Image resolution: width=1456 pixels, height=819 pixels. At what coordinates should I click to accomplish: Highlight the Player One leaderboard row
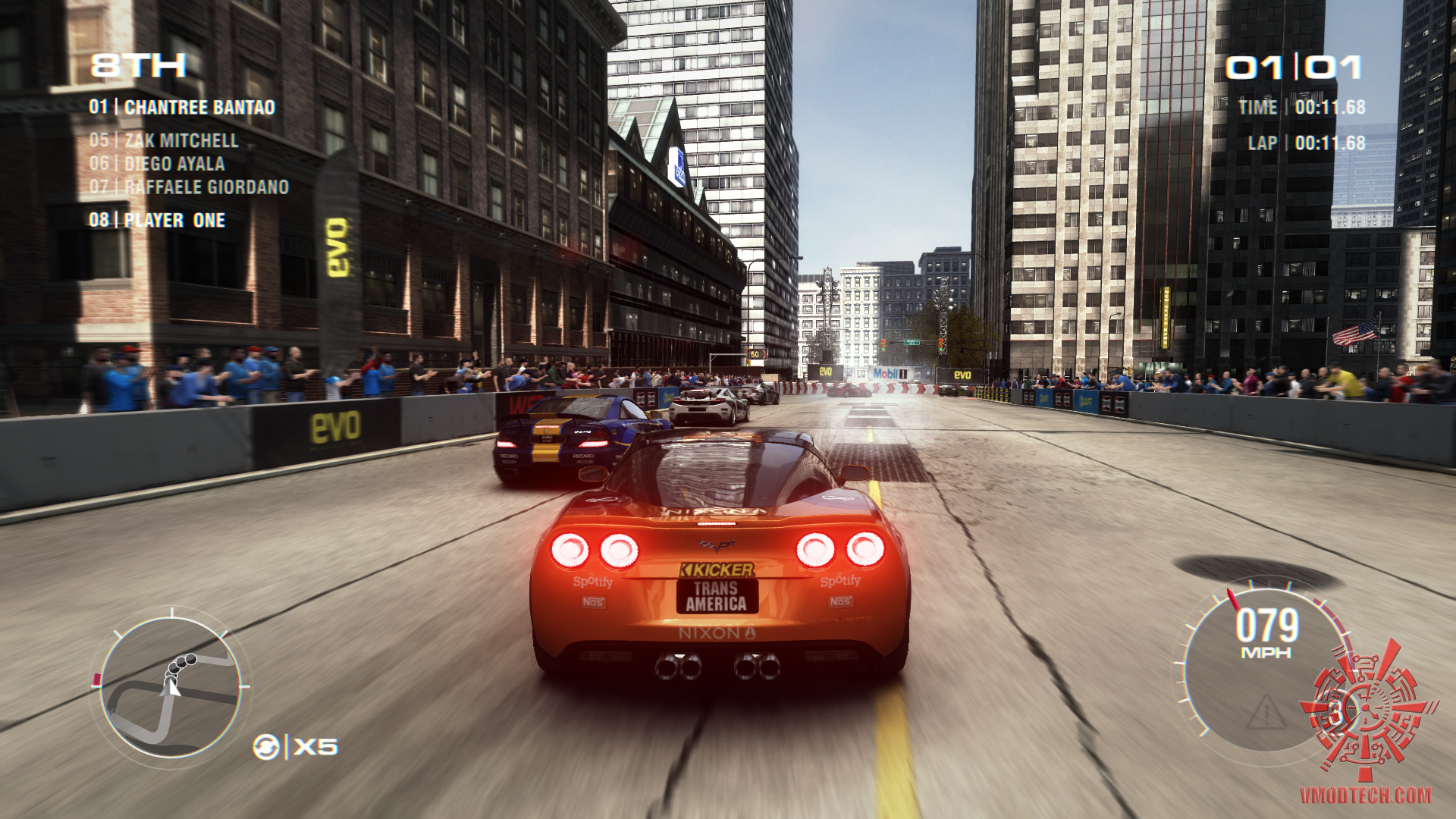tap(157, 221)
